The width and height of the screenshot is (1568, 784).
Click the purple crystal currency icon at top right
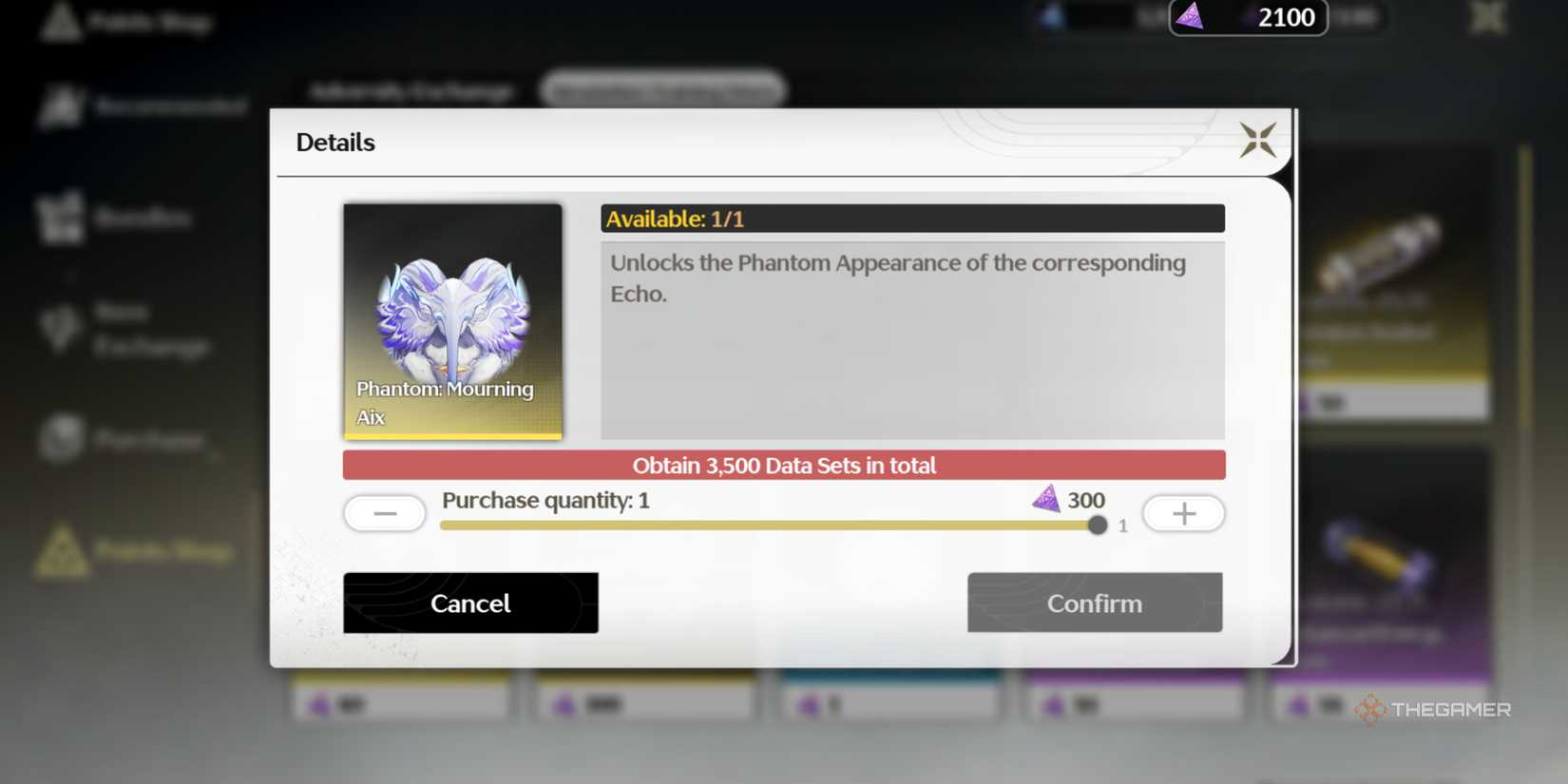coord(1189,17)
